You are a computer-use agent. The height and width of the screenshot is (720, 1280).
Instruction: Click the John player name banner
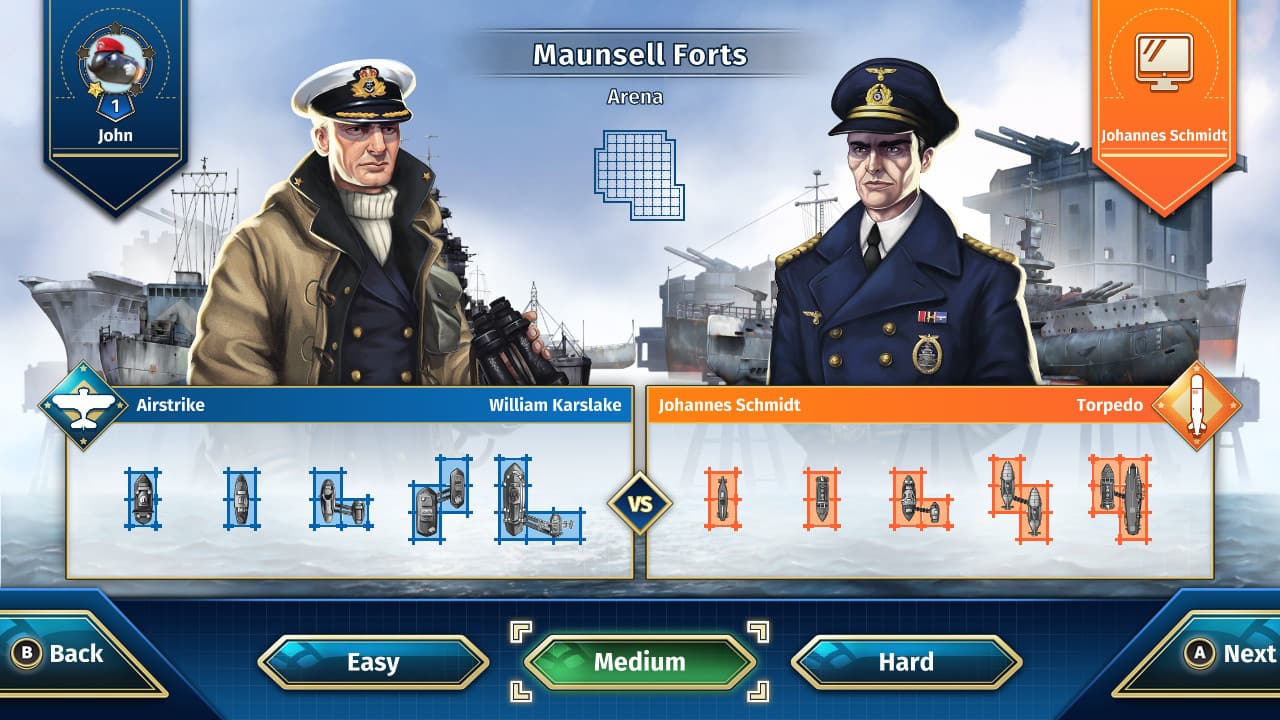(x=113, y=133)
